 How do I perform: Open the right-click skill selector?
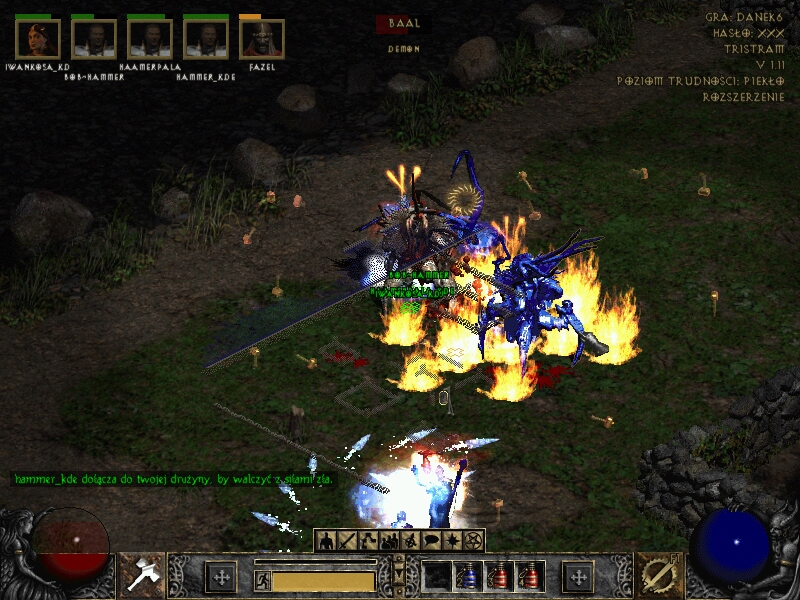pyautogui.click(x=658, y=576)
